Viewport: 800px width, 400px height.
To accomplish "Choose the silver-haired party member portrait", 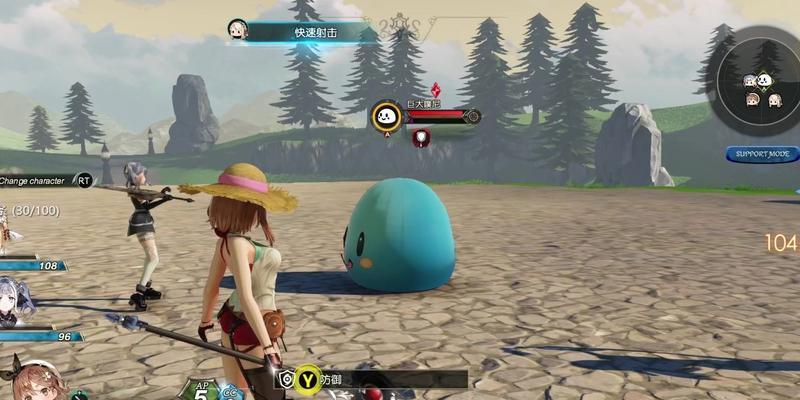I will click(16, 301).
